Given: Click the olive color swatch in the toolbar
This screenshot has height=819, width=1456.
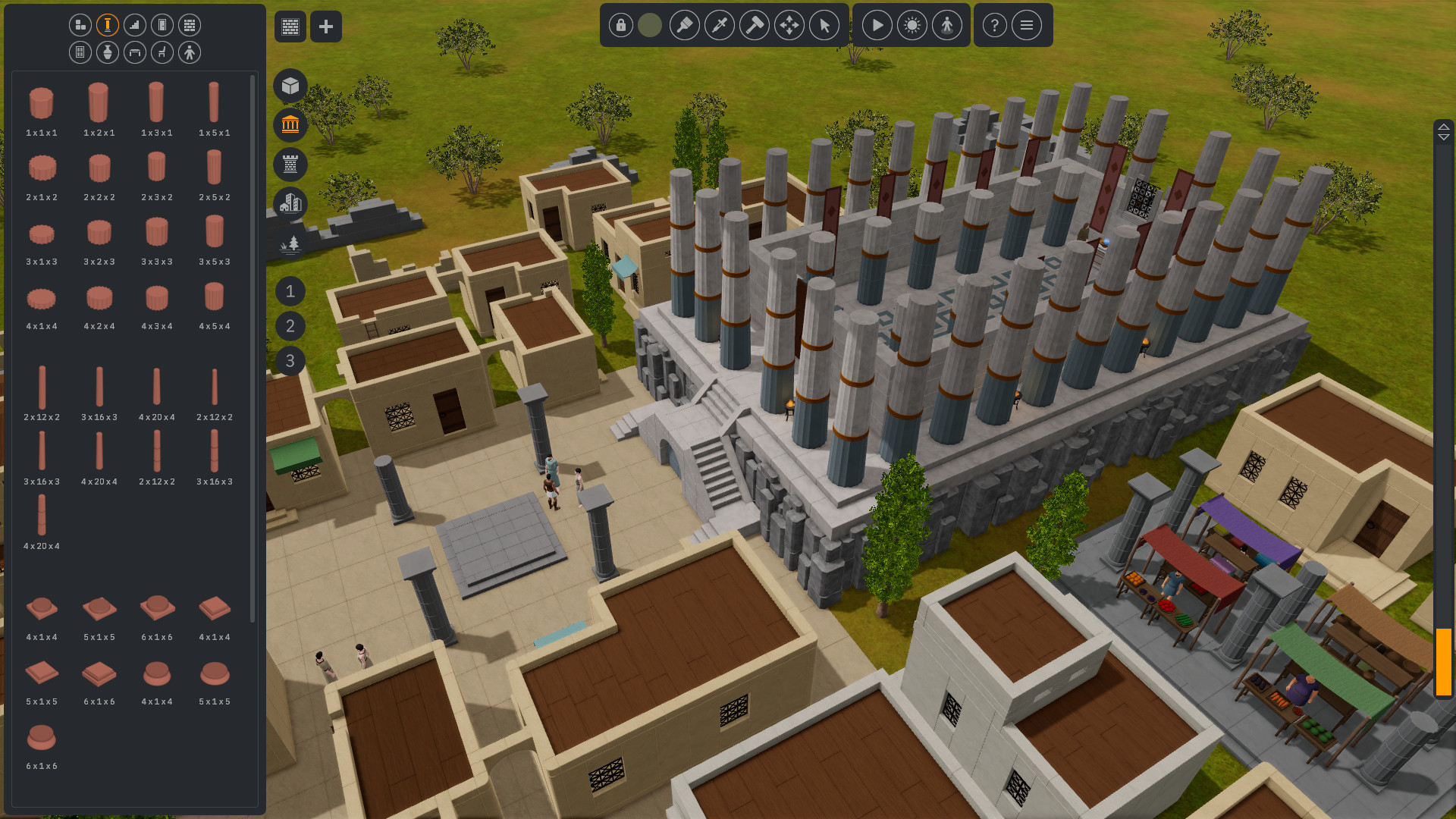Looking at the screenshot, I should [x=649, y=25].
